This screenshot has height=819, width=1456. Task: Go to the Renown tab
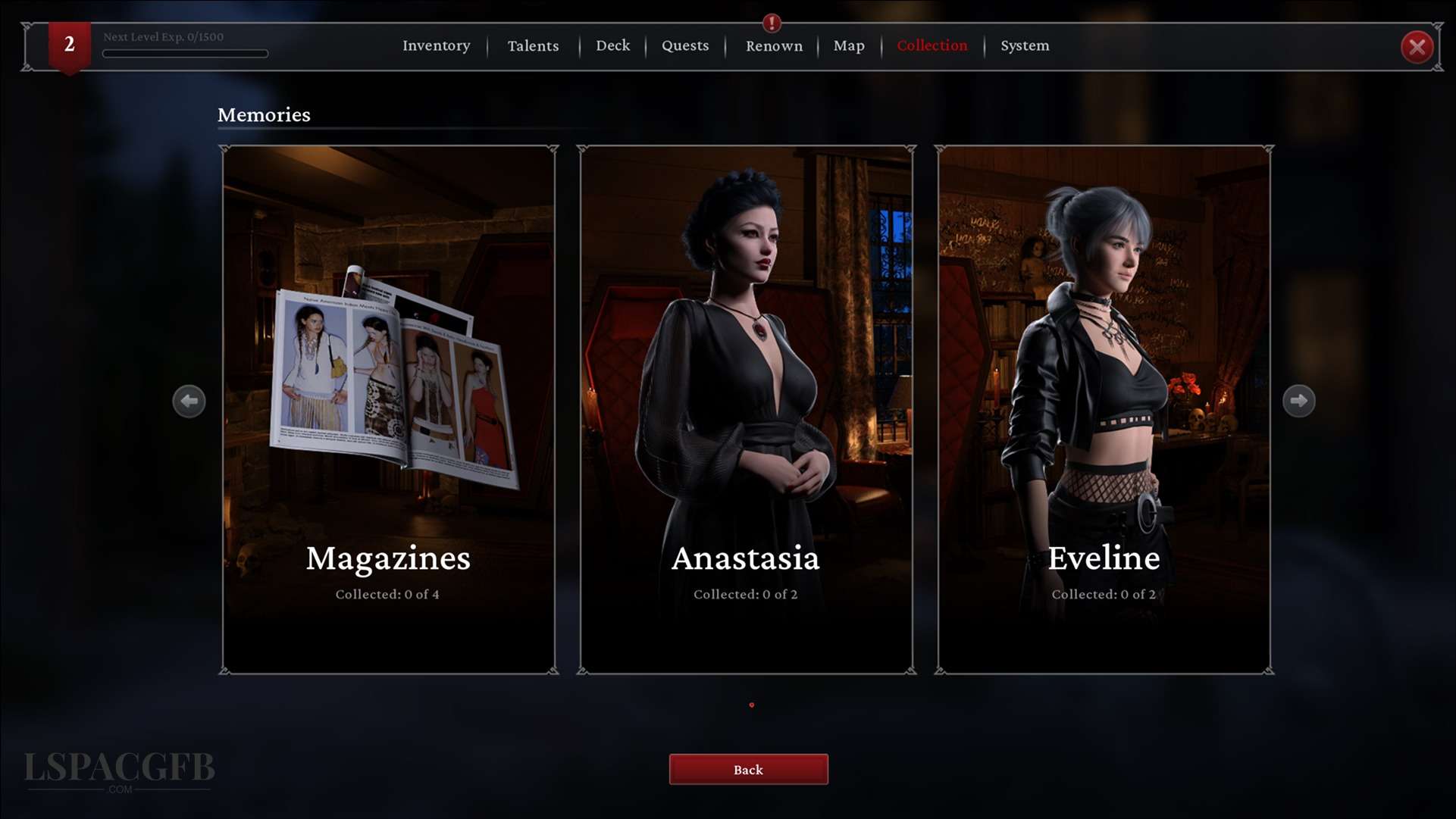[x=774, y=46]
